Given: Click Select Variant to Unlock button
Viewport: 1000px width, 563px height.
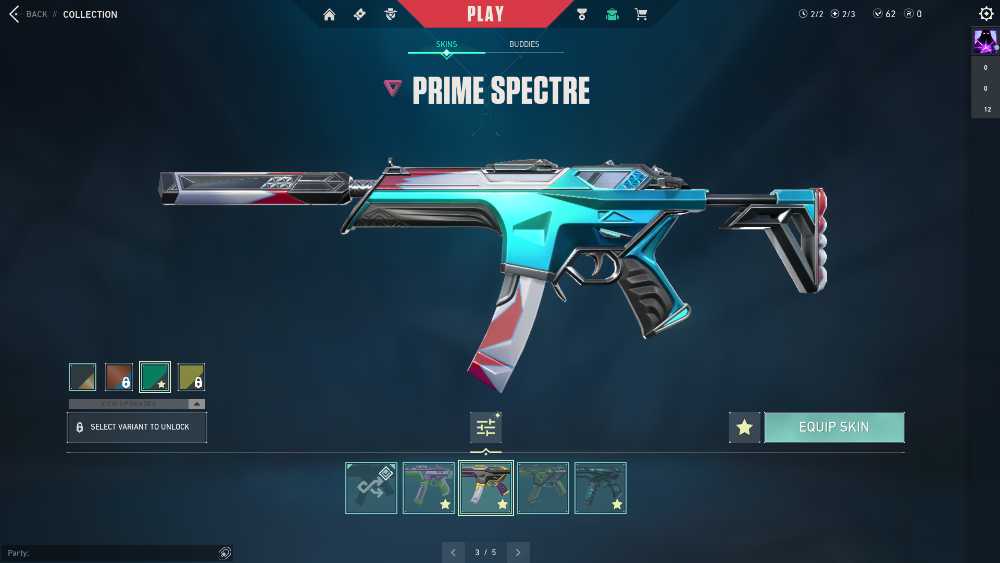Looking at the screenshot, I should click(x=137, y=427).
